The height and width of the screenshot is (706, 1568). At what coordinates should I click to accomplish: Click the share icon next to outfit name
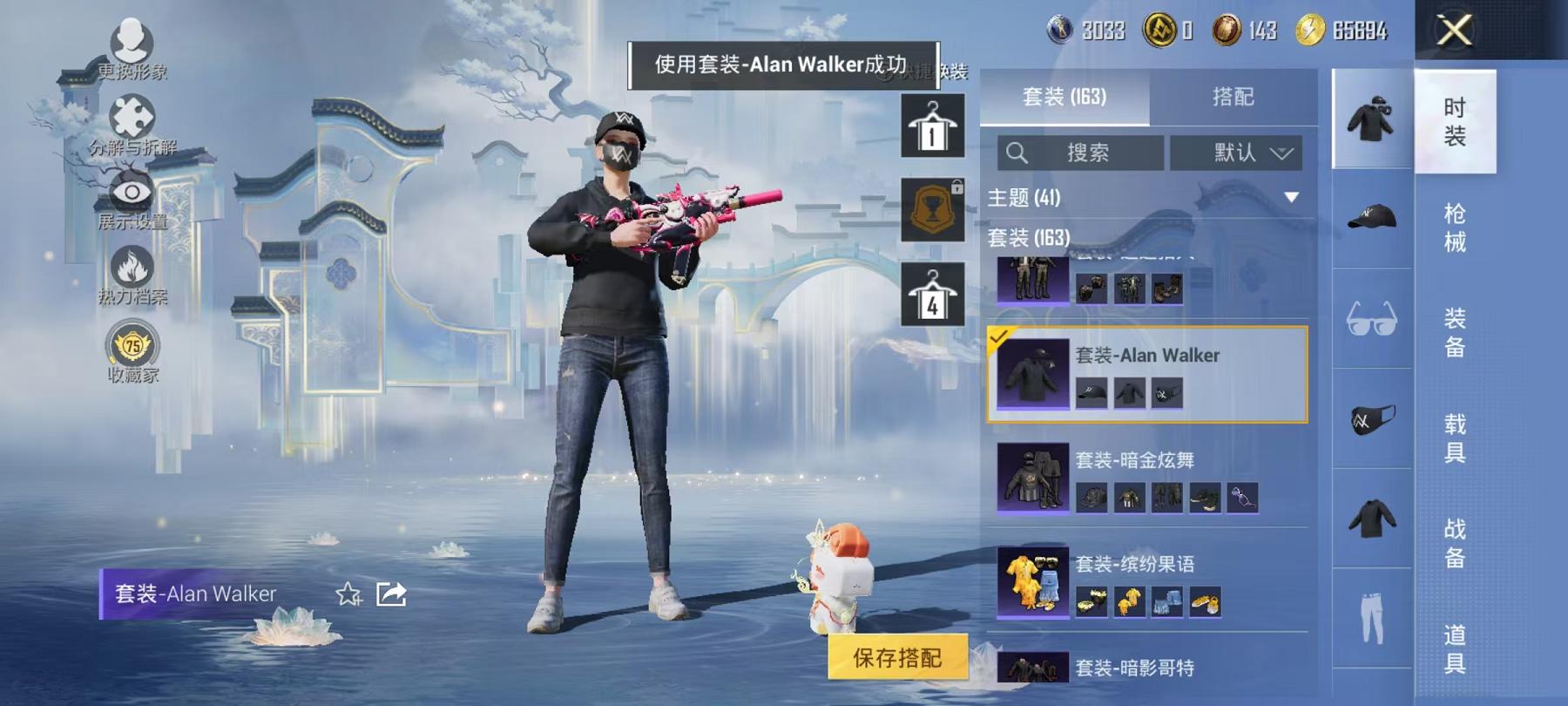(392, 594)
